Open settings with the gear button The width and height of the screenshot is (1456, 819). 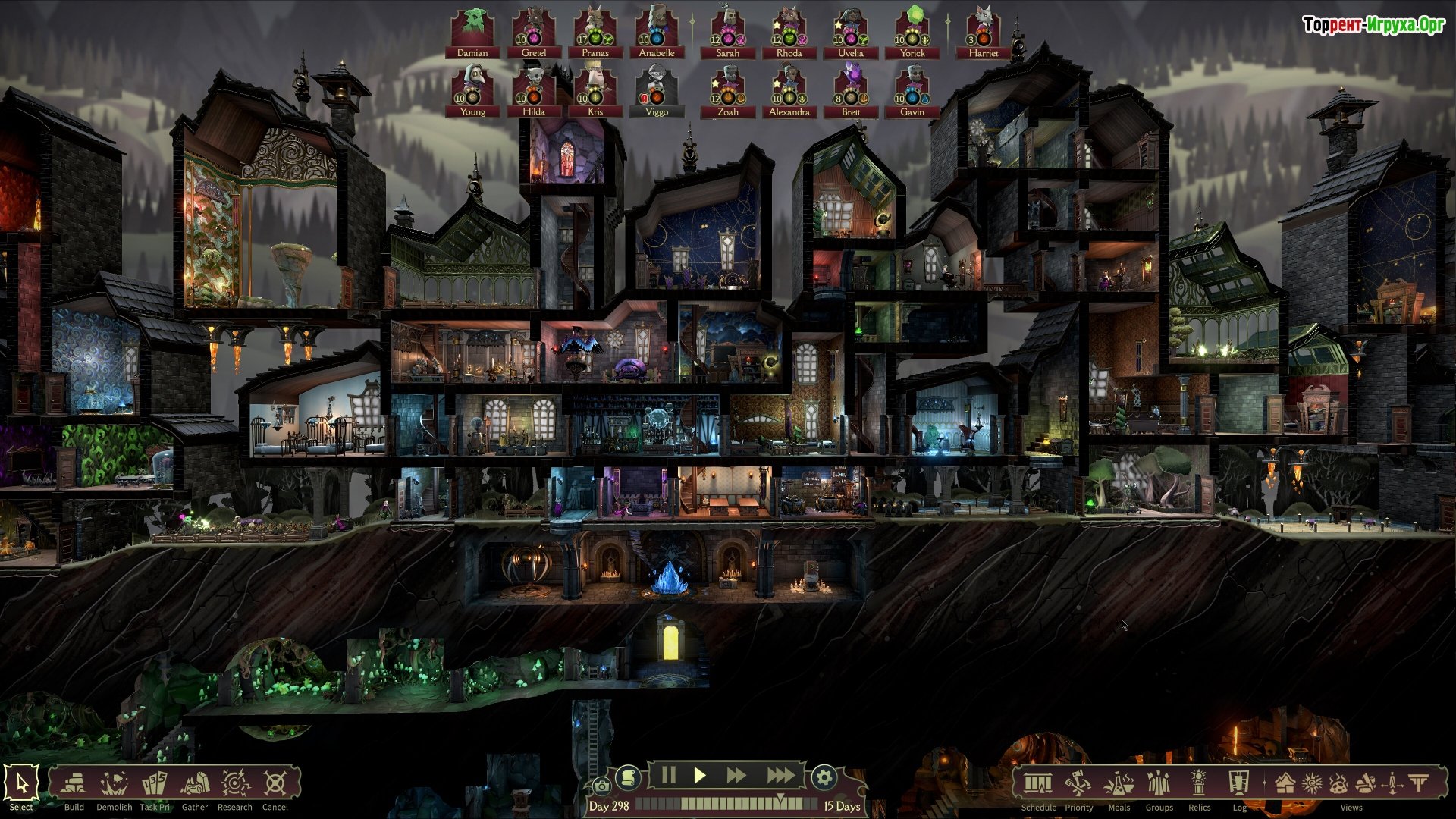[x=824, y=777]
